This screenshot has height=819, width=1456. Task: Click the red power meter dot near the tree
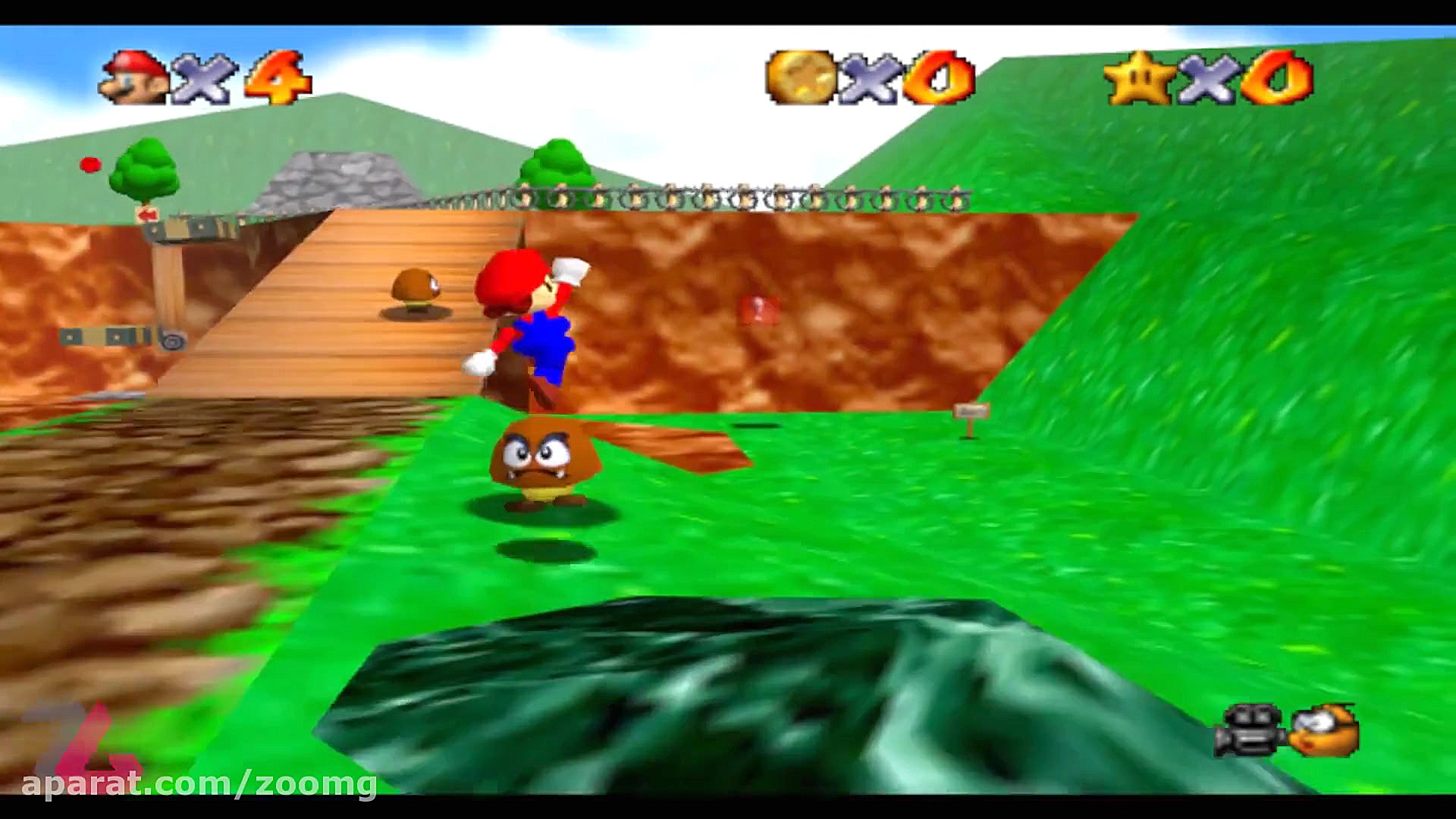coord(89,163)
